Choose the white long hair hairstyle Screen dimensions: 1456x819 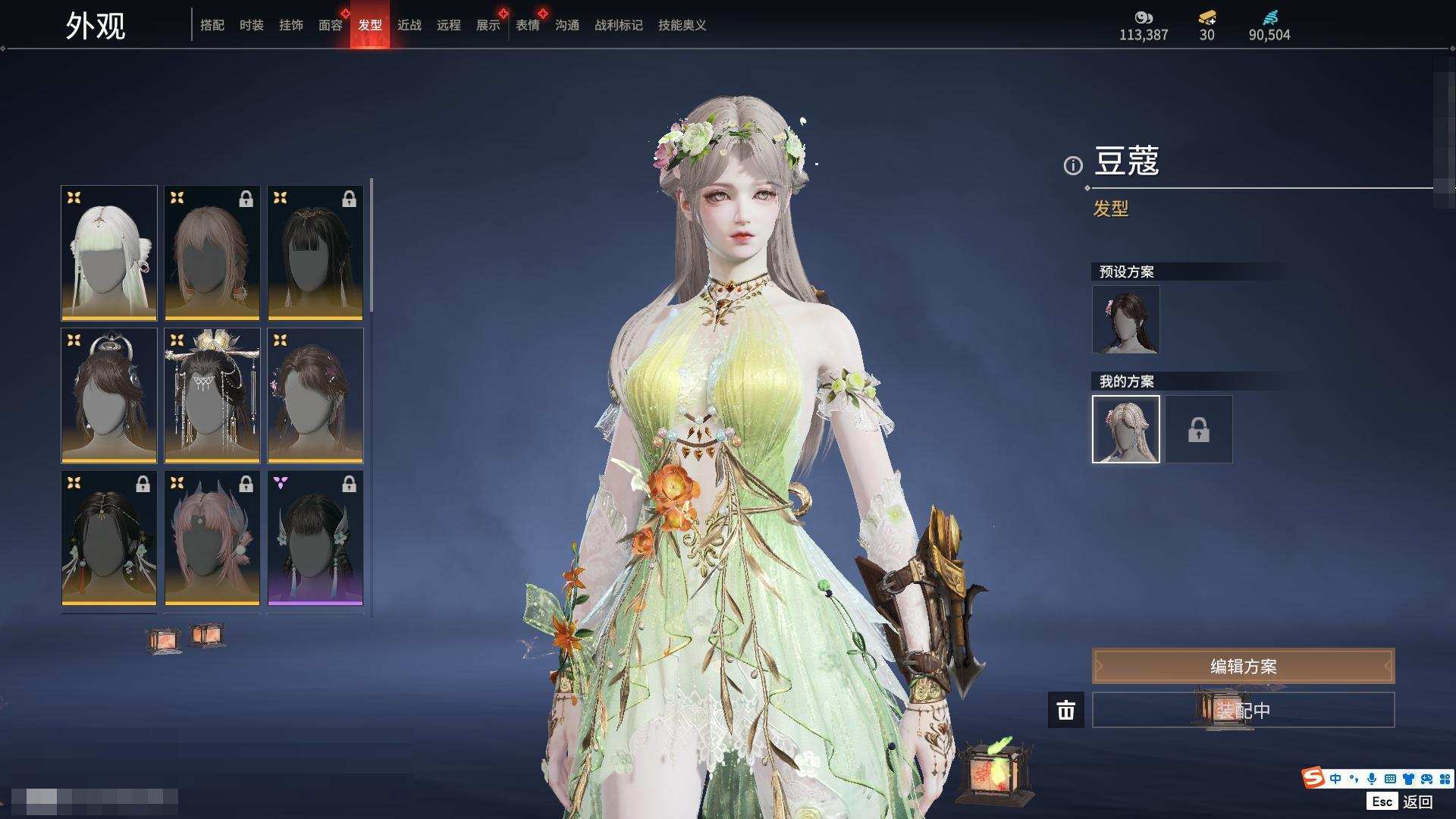click(109, 253)
